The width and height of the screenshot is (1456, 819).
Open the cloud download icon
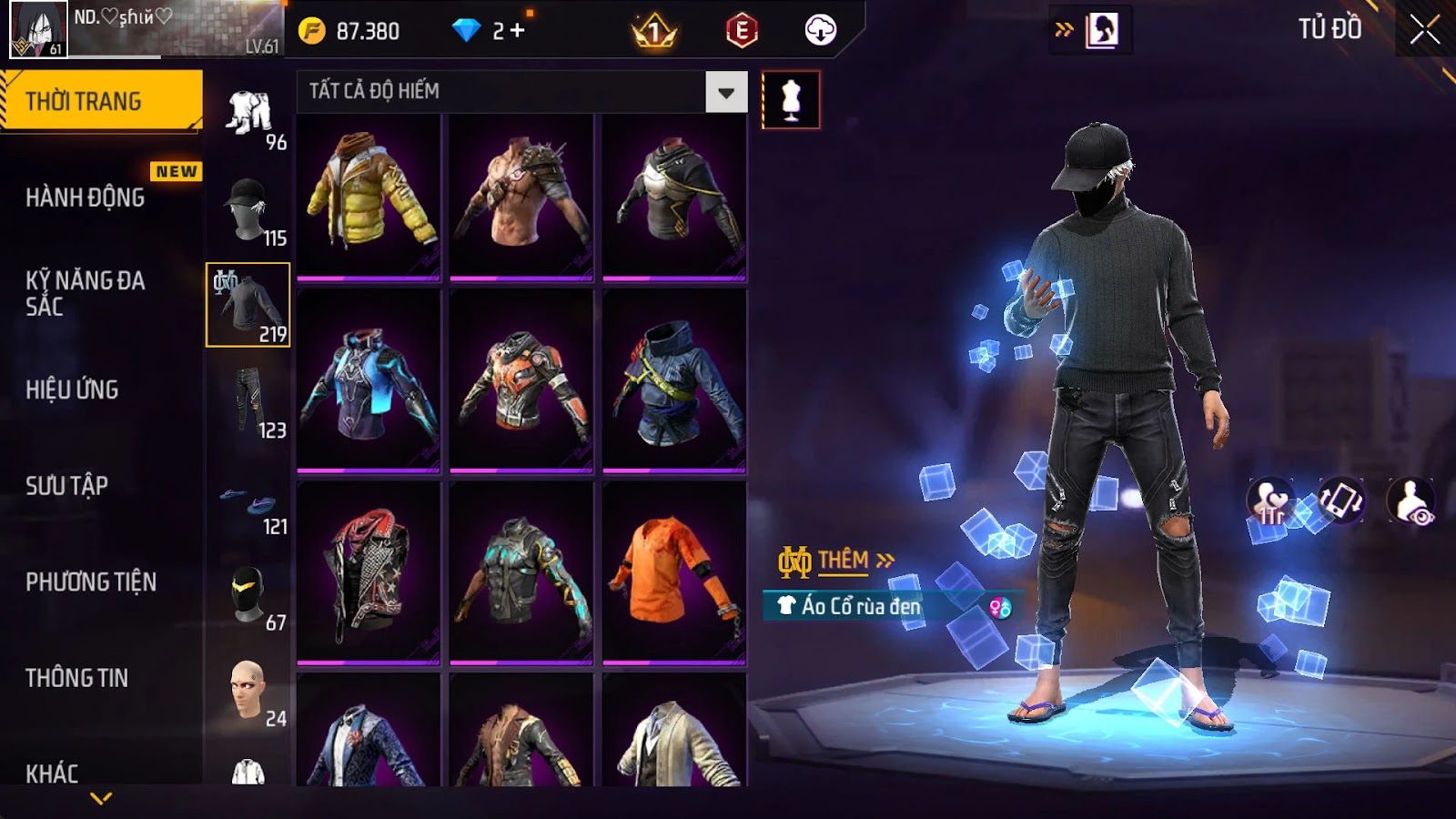point(820,31)
